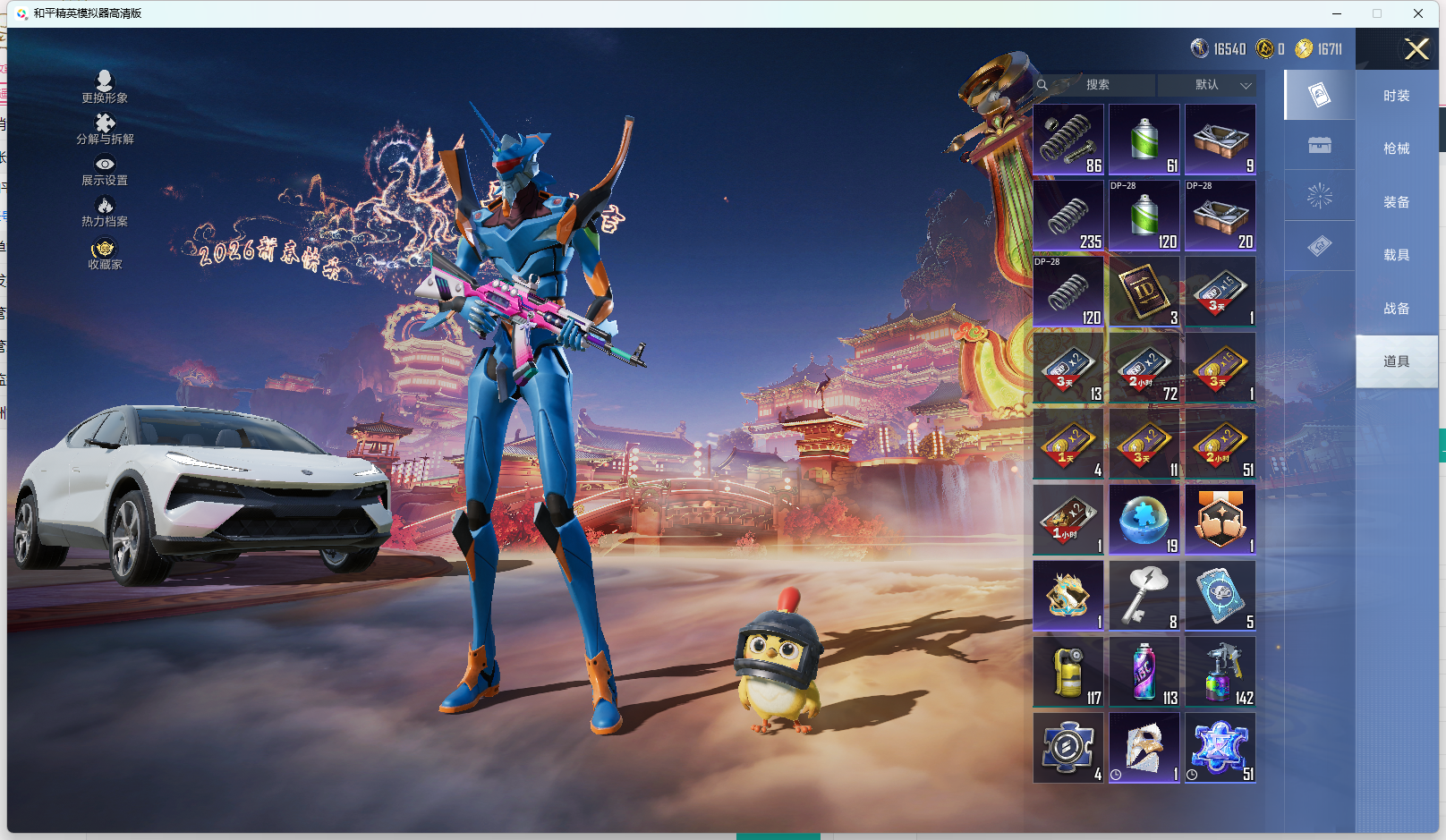1446x840 pixels.
Task: Select the ID card item slot
Action: click(x=1144, y=292)
